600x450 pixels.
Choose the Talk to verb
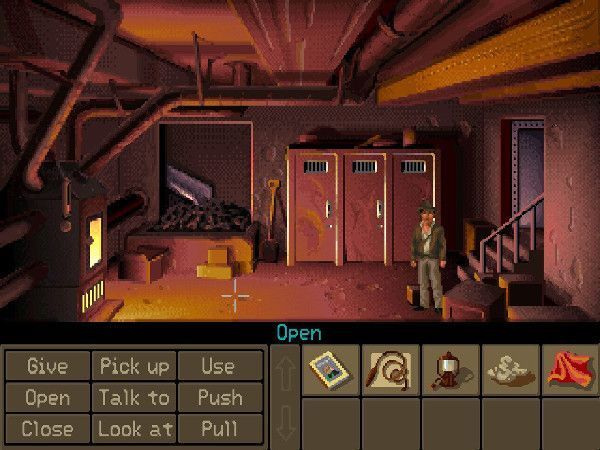[134, 397]
